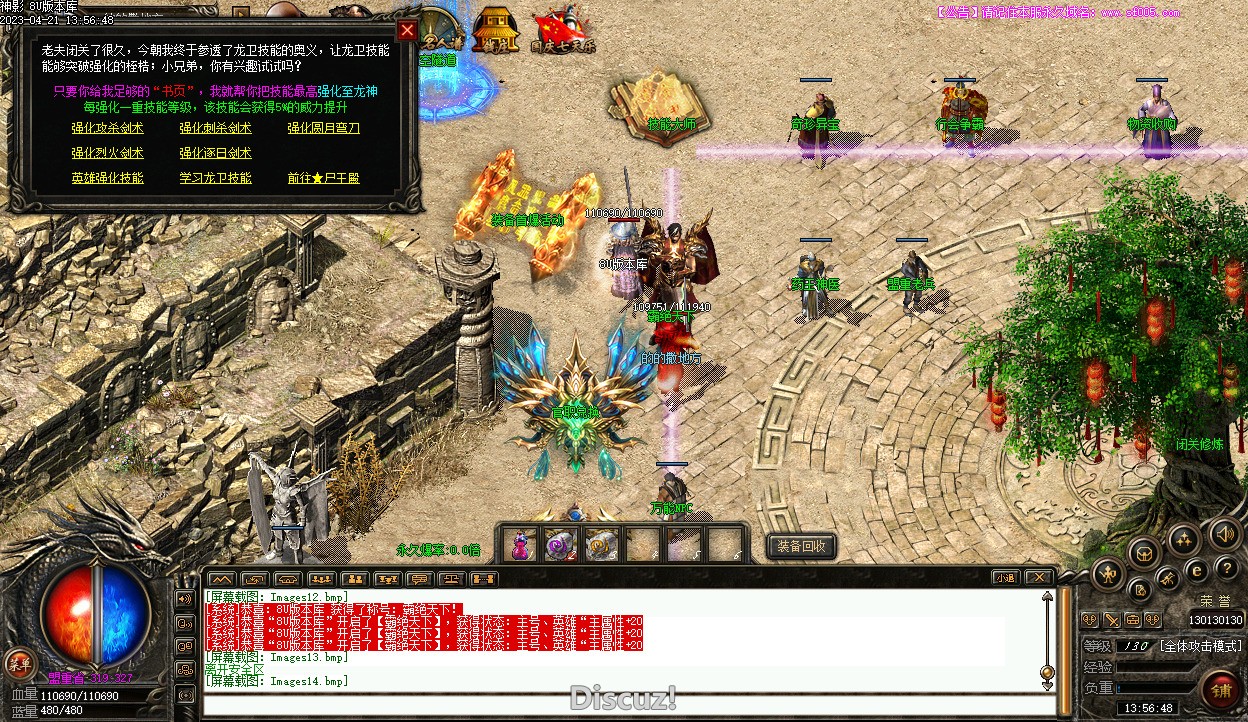Pick the 强化圆月弯刀 dialogue link
1248x722 pixels.
(323, 129)
